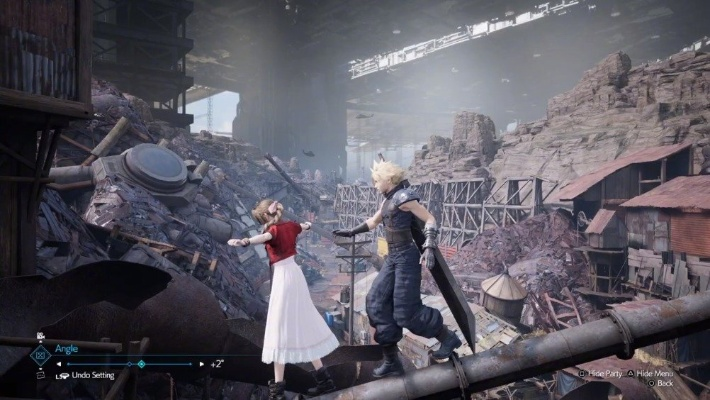710x400 pixels.
Task: Click the diamond-shaped Angle setting icon
Action: point(40,355)
